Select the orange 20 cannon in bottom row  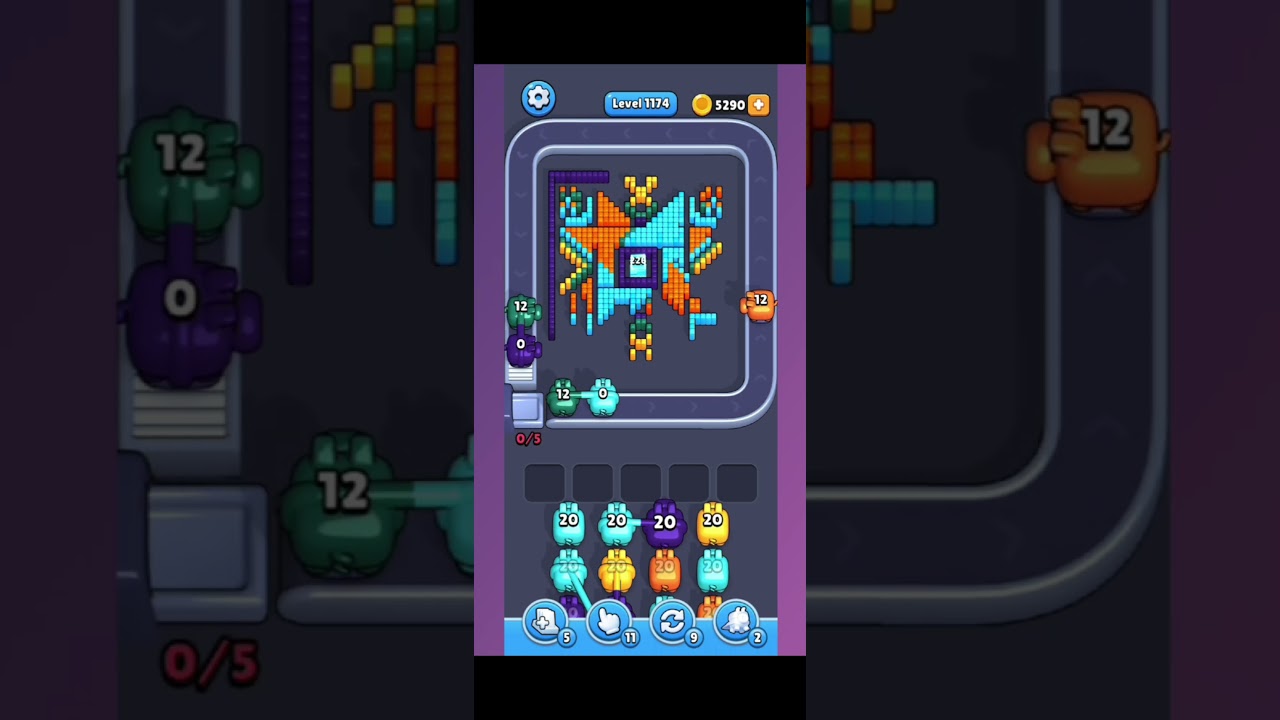(x=664, y=568)
